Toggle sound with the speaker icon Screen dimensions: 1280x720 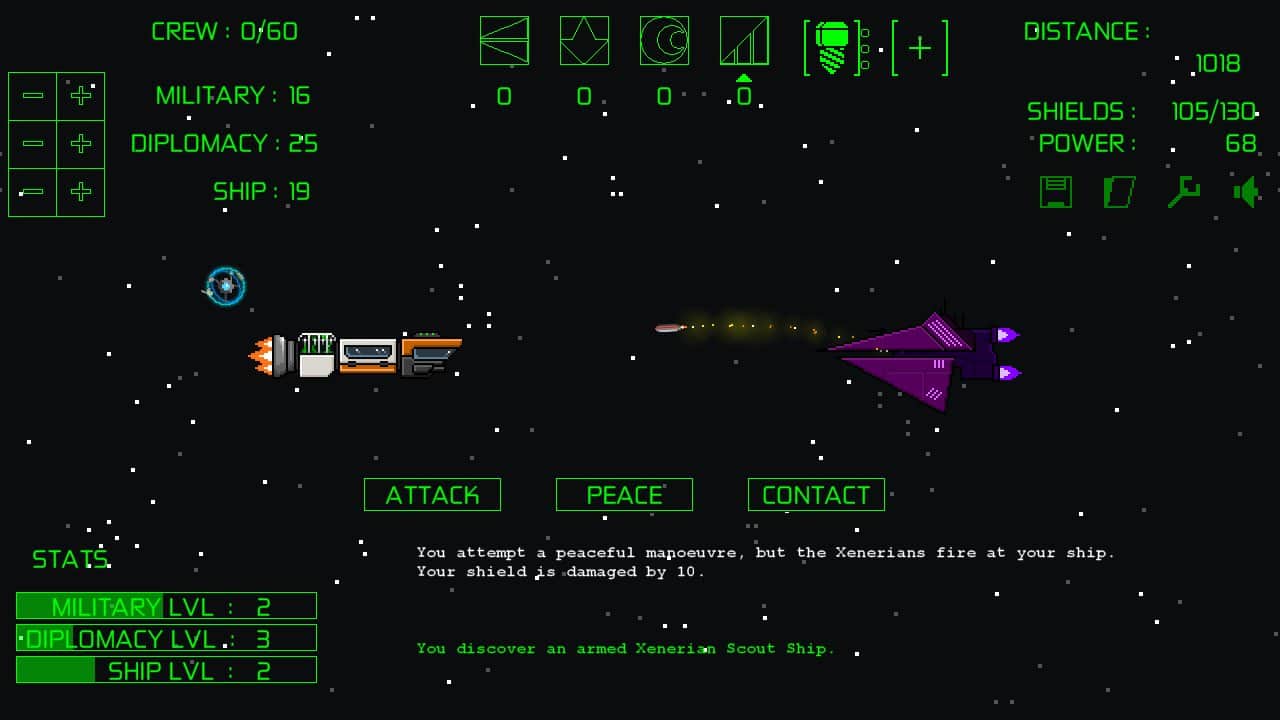1246,192
